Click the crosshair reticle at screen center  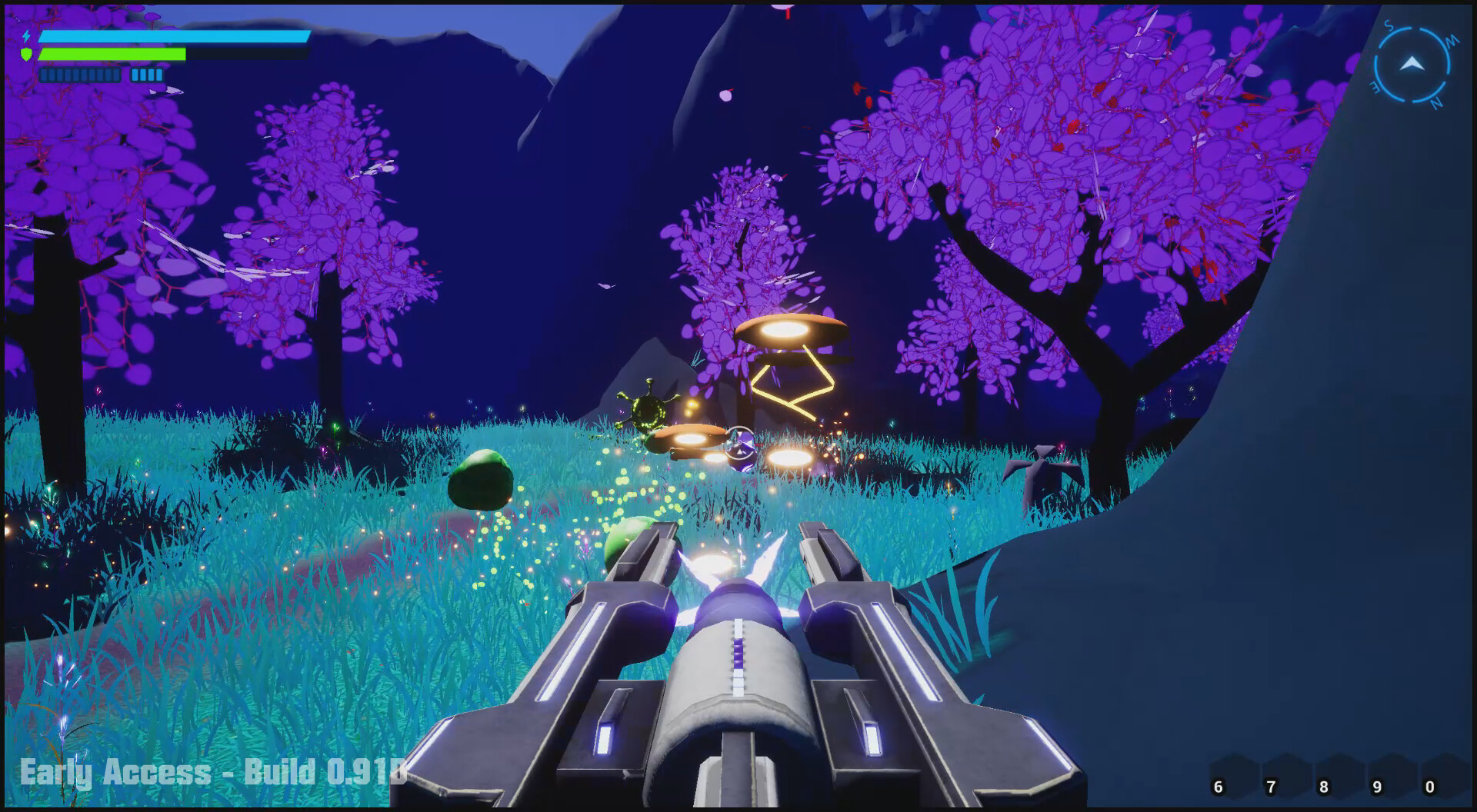tap(739, 443)
